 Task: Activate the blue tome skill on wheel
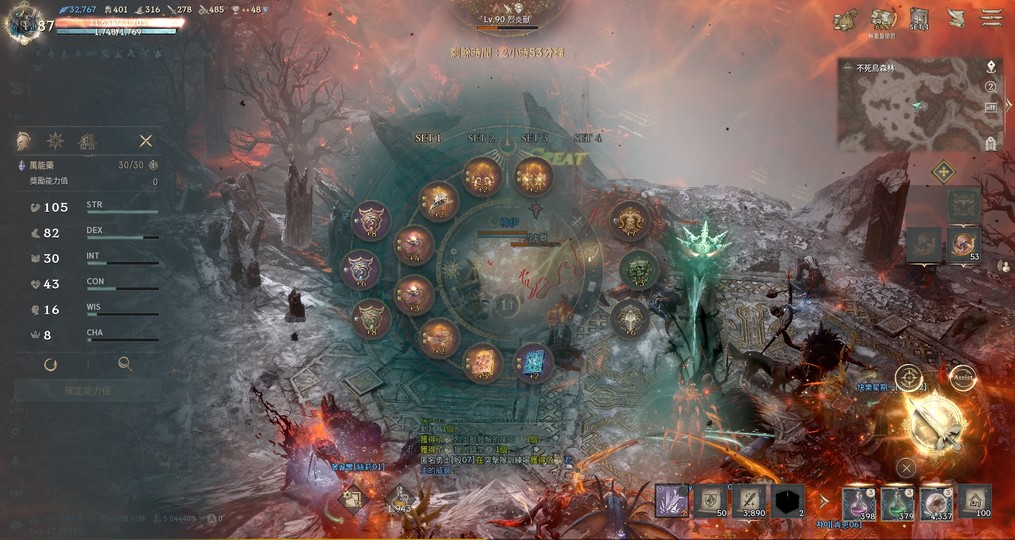[533, 362]
